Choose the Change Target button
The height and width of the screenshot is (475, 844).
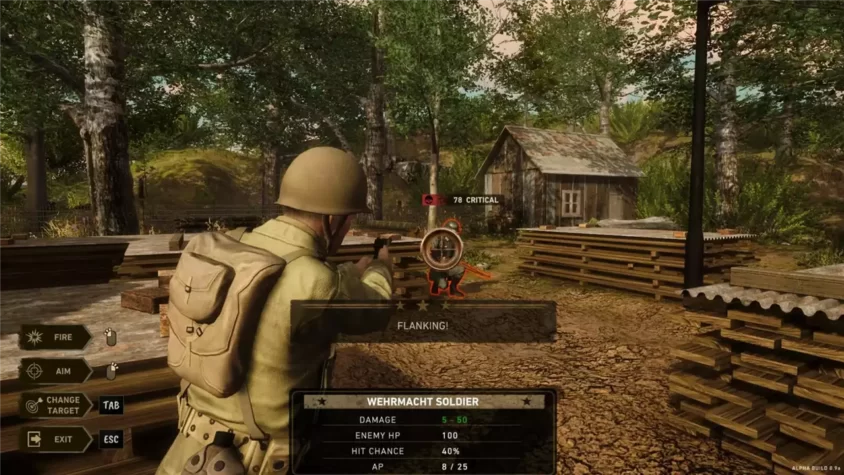pos(55,405)
